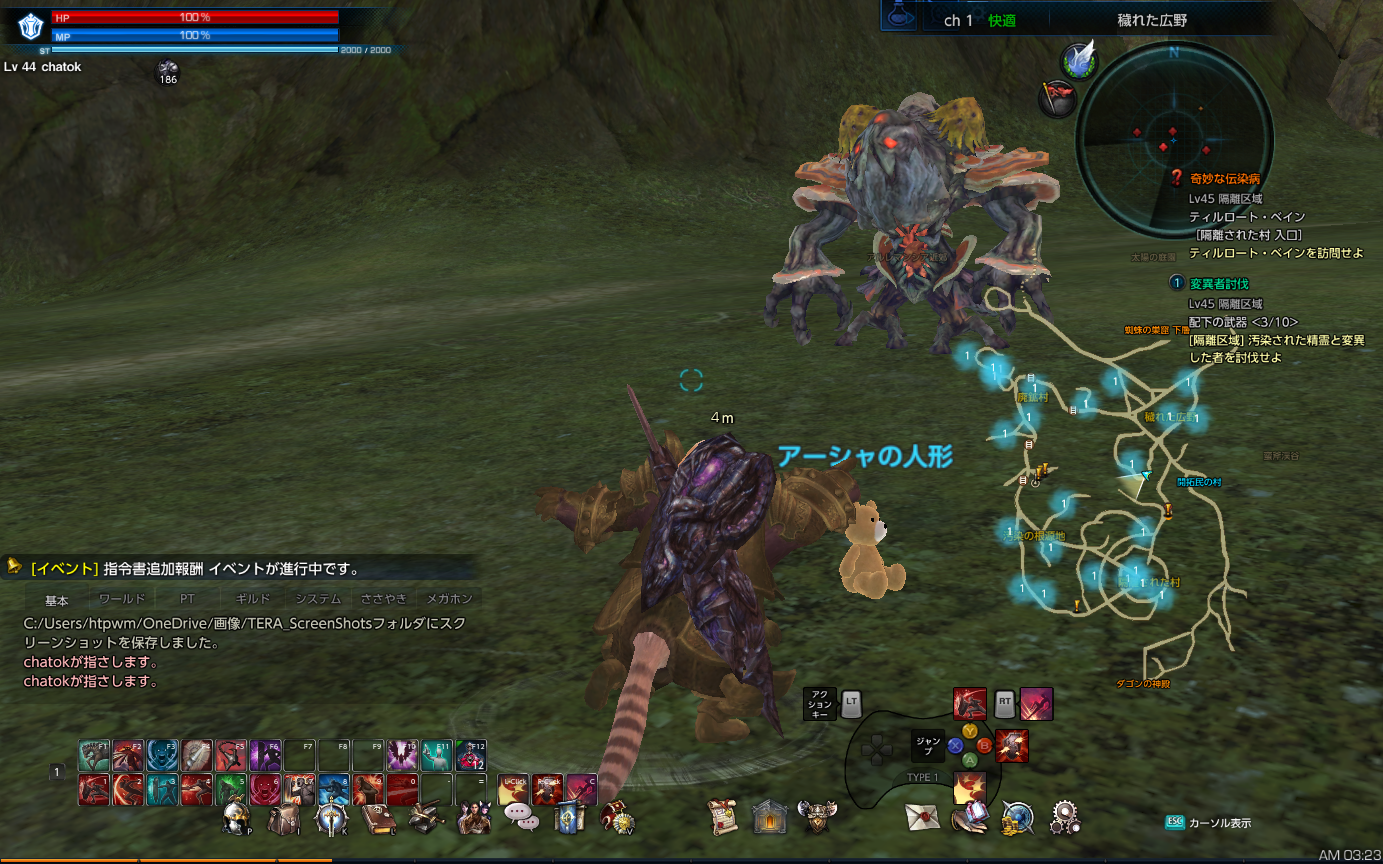Open the gears system settings icon

pos(1064,818)
